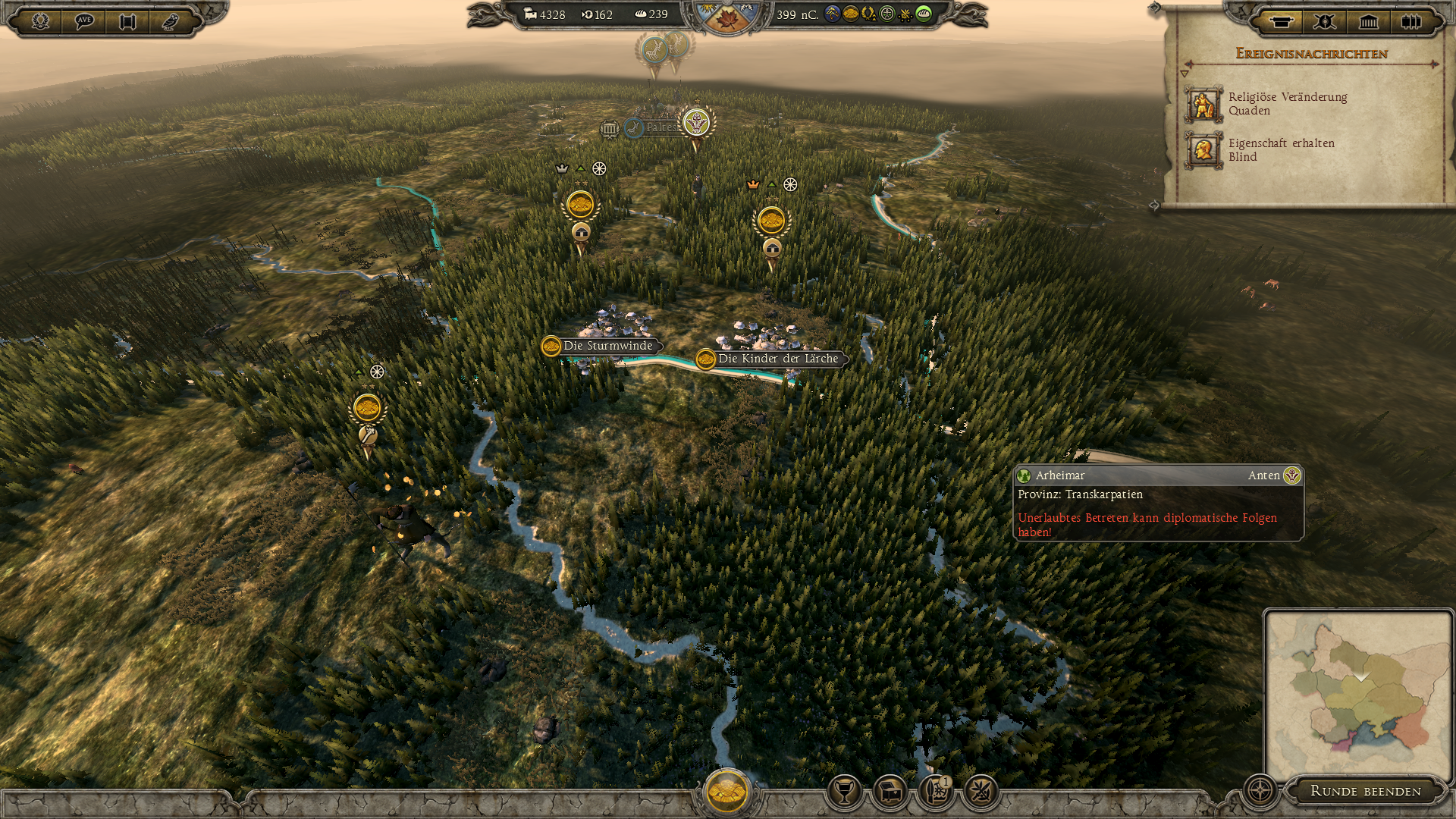Select the Die Sturmwinde horde label
The width and height of the screenshot is (1456, 819).
[607, 346]
